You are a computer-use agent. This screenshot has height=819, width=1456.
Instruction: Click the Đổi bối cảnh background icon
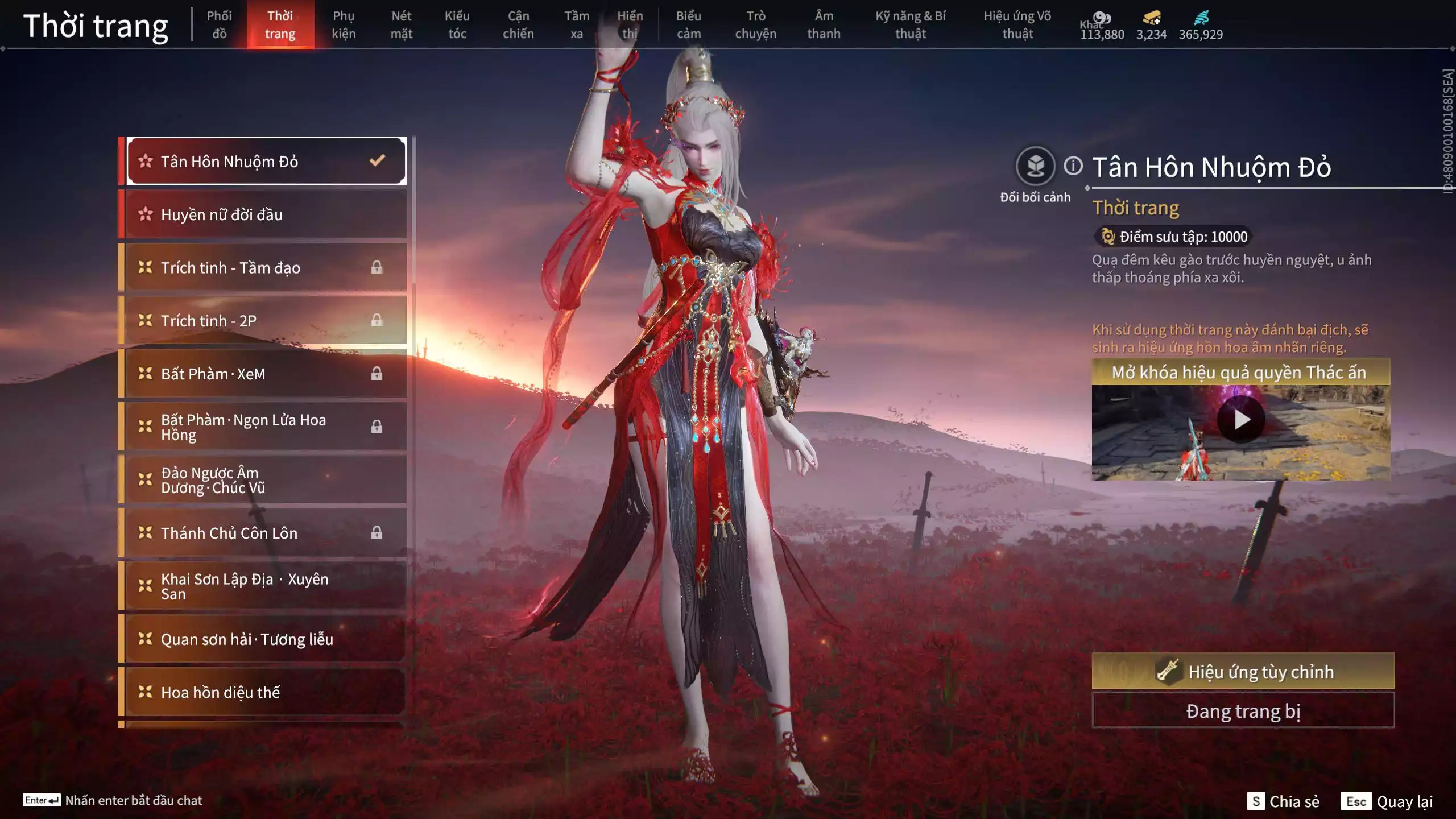(x=1035, y=167)
